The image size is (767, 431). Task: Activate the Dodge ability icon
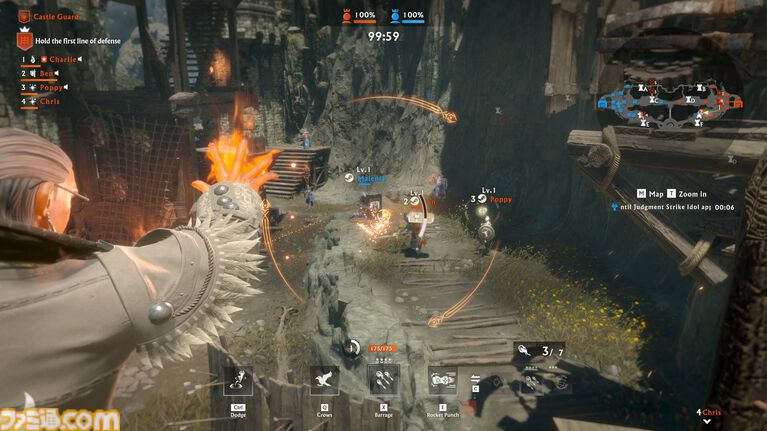238,381
